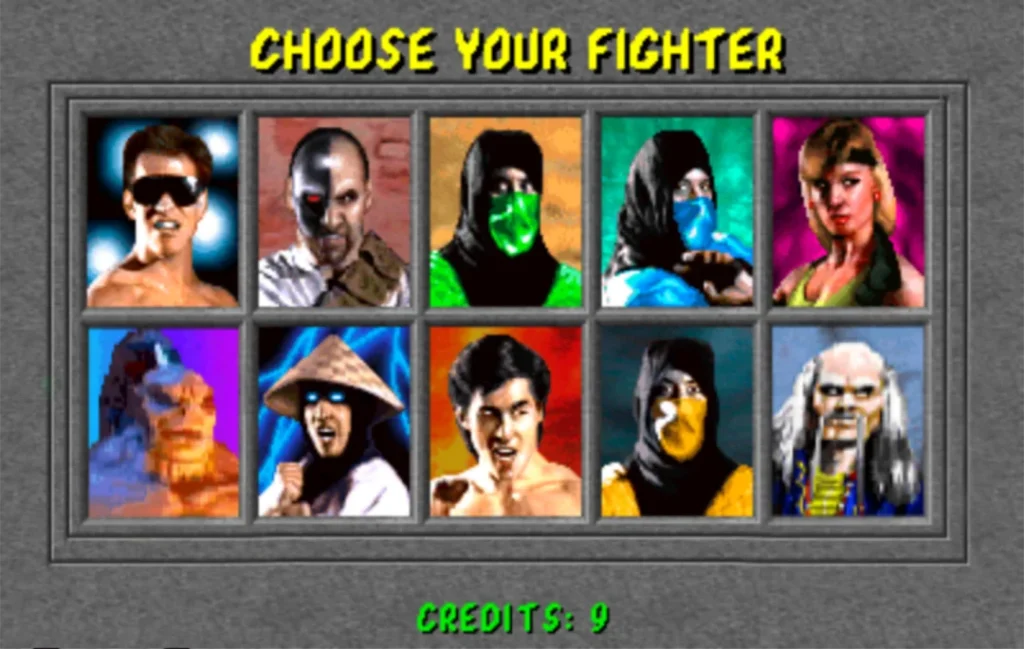
Task: Select the blue-masked ninja portrait
Action: (677, 212)
